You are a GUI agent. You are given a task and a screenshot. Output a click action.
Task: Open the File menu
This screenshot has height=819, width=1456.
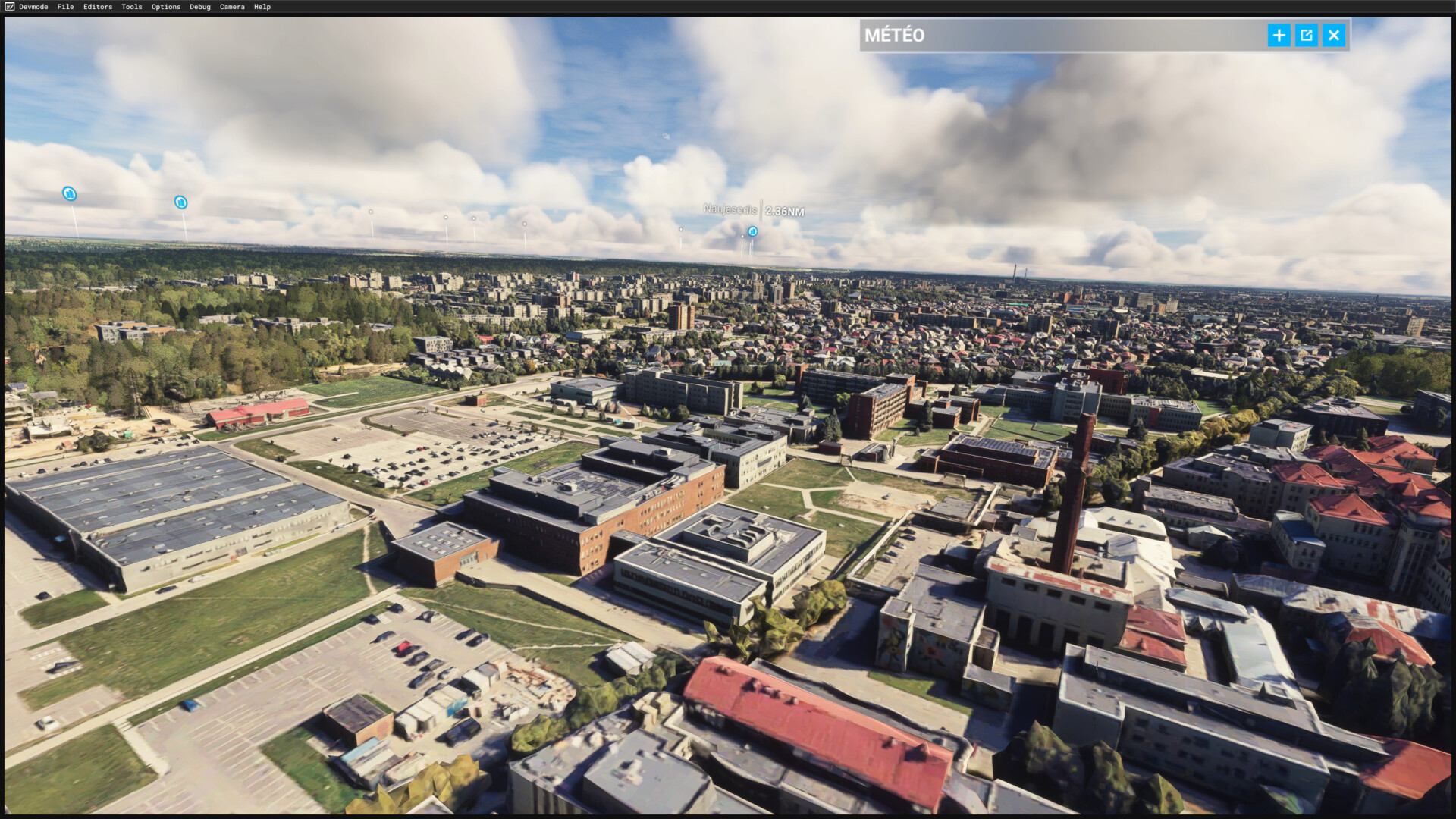click(x=65, y=7)
